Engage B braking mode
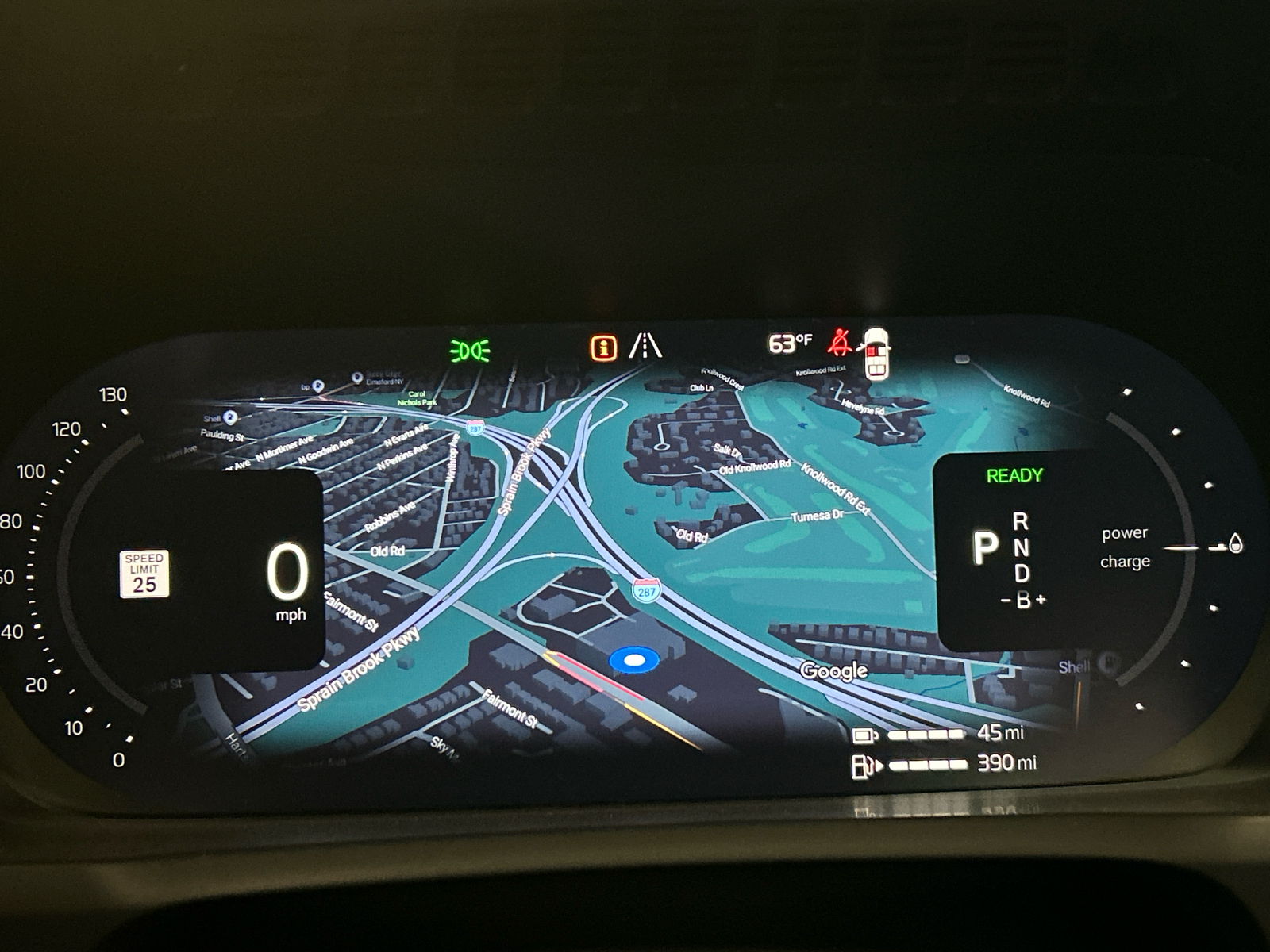 point(1023,601)
